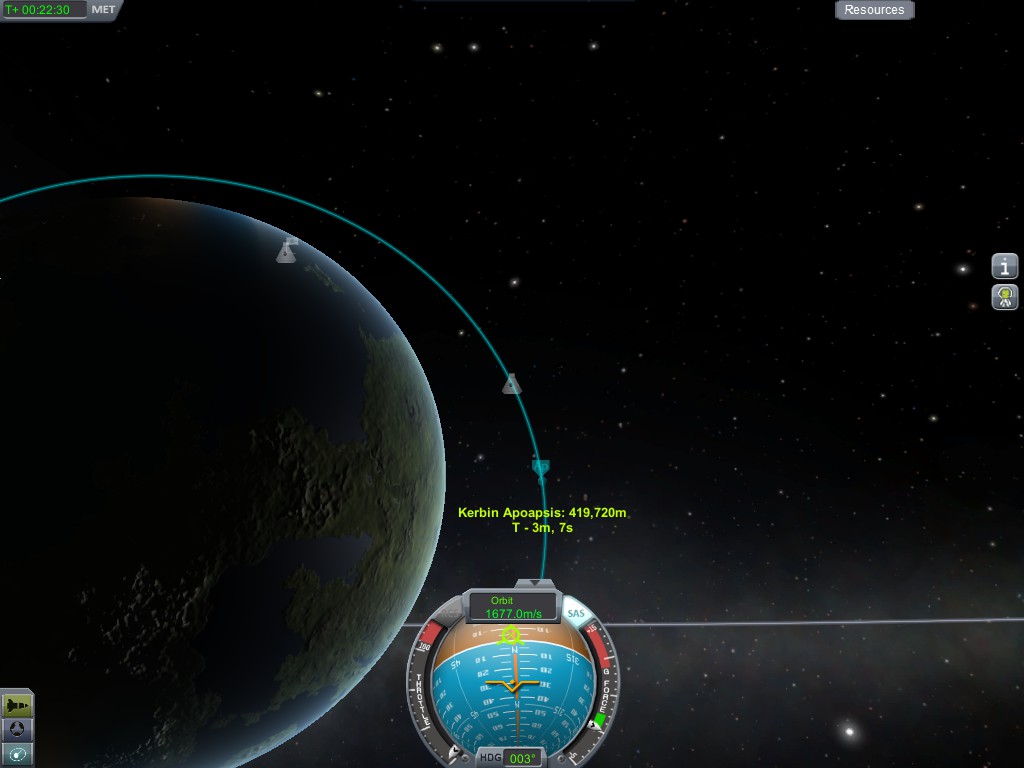Select the docking controls mode button
Image resolution: width=1024 pixels, height=768 pixels.
17,730
